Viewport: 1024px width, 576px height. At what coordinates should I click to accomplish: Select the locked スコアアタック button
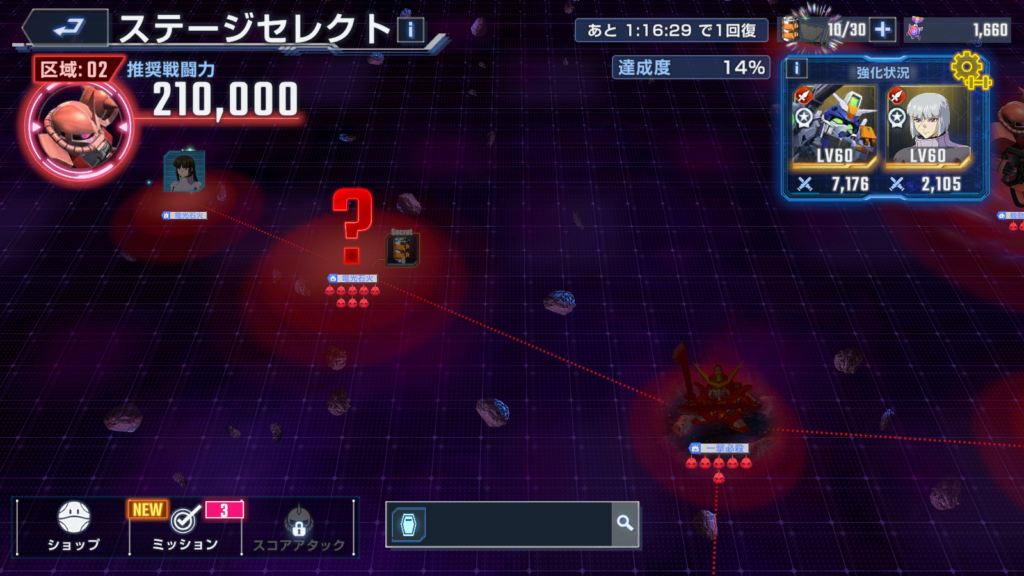tap(297, 527)
